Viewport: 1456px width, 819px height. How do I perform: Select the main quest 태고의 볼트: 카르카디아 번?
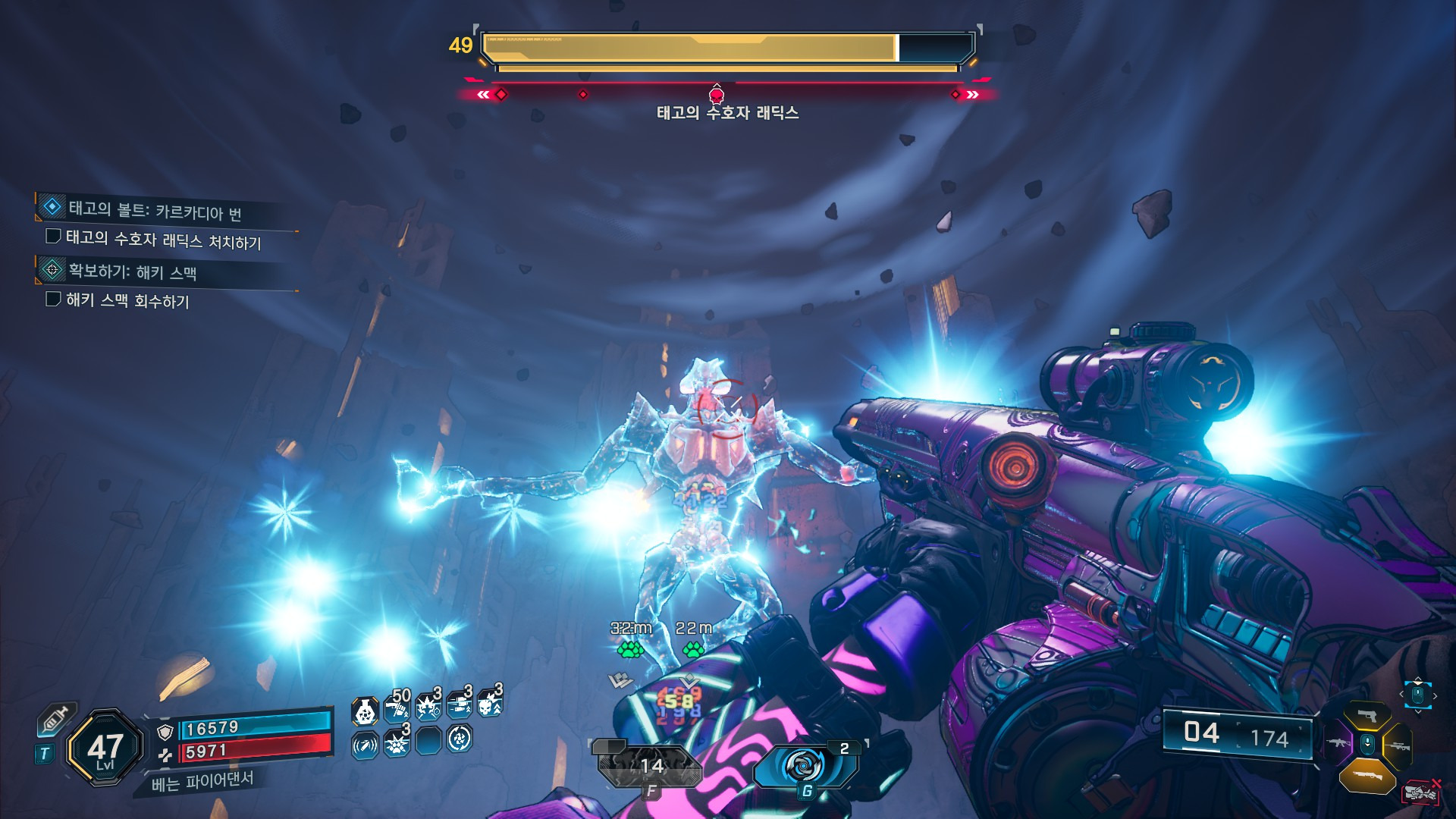[155, 210]
